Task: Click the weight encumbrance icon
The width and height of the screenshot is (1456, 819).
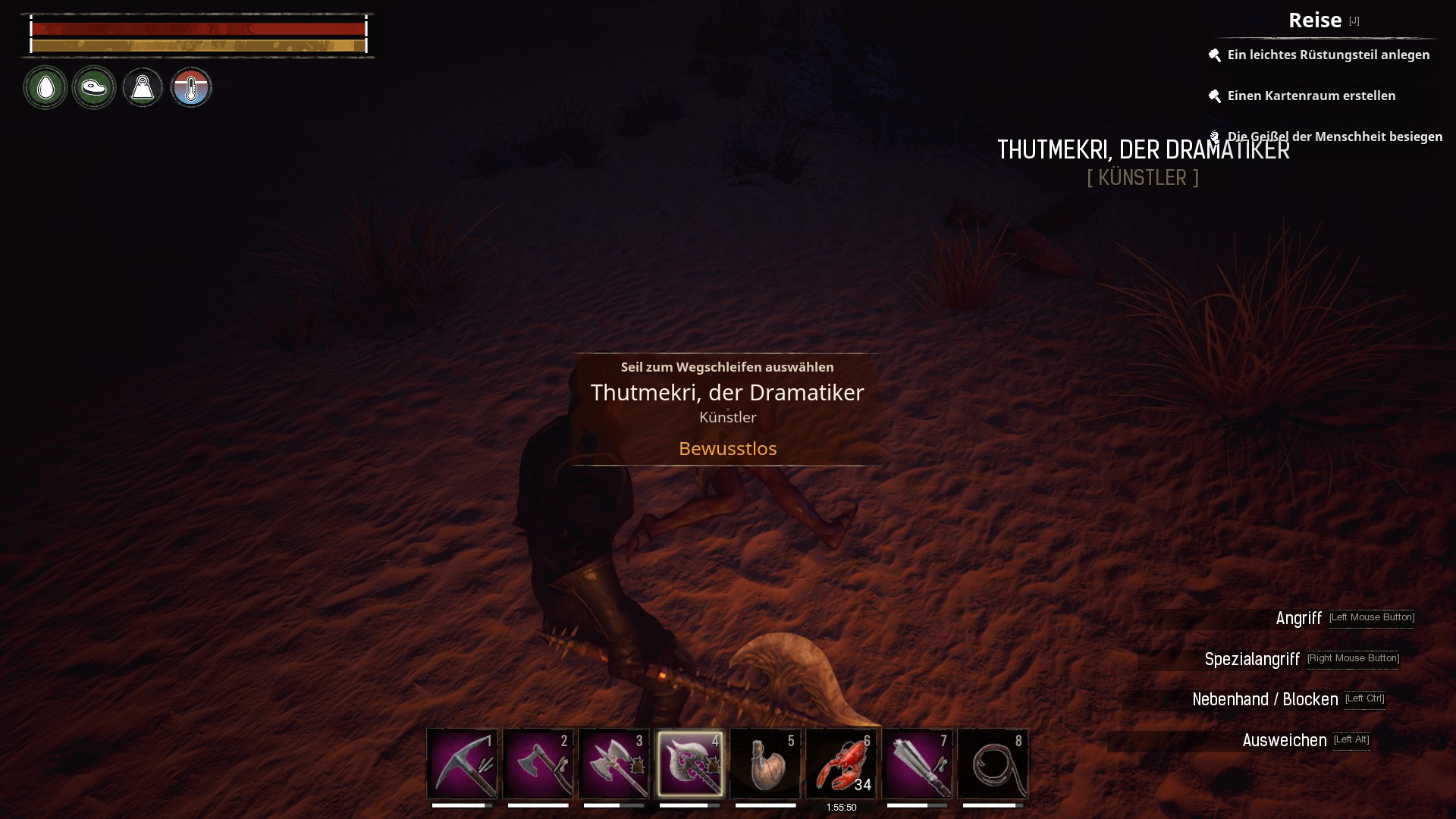Action: point(143,88)
